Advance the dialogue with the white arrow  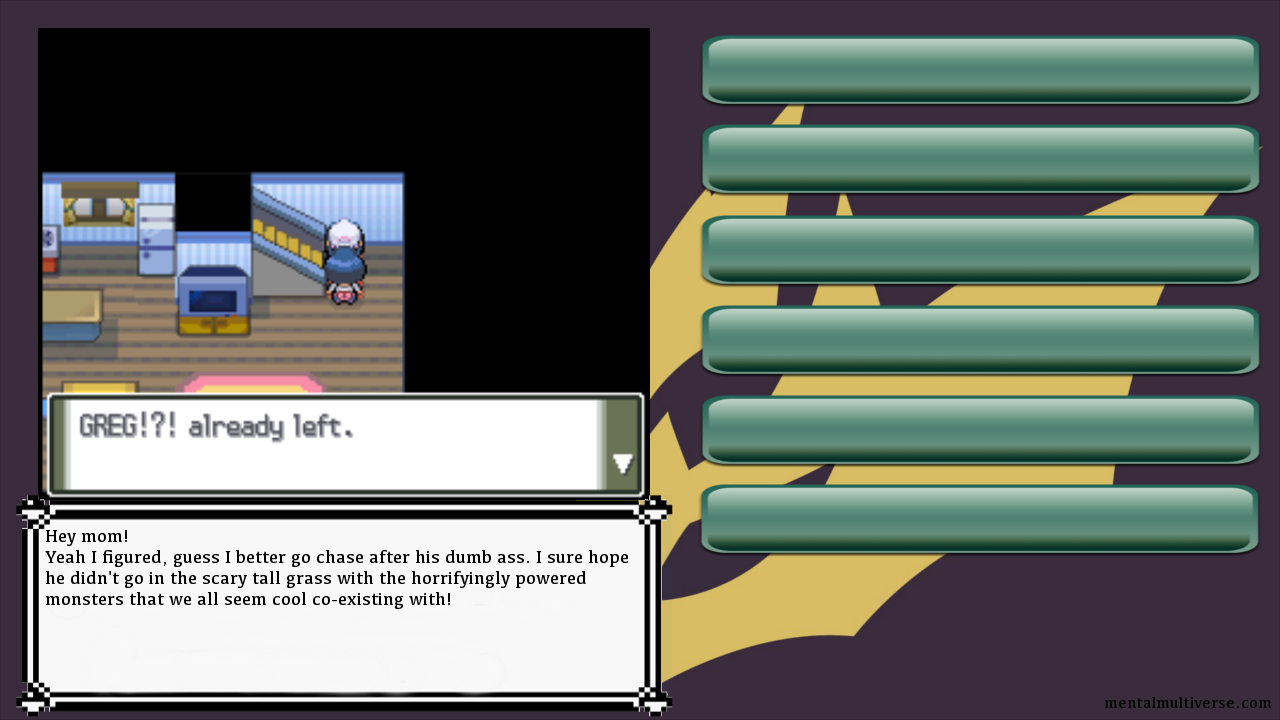tap(622, 464)
